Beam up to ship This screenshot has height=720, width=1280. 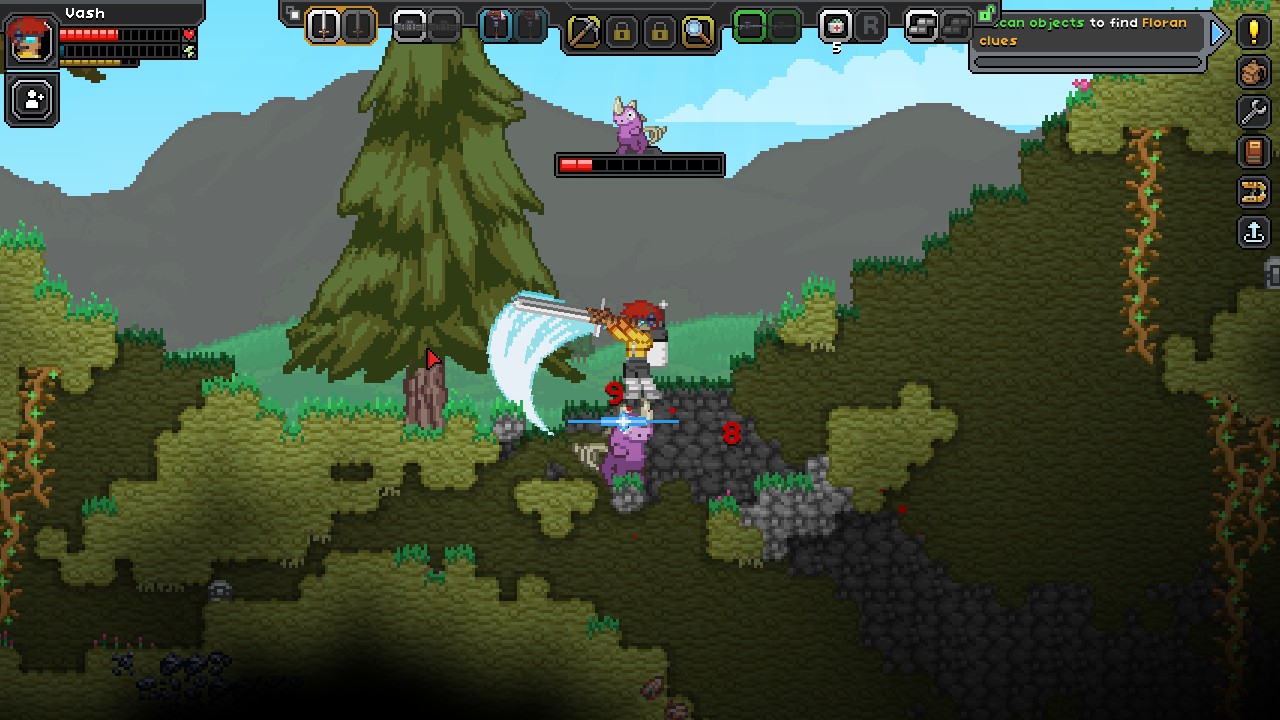click(1254, 232)
